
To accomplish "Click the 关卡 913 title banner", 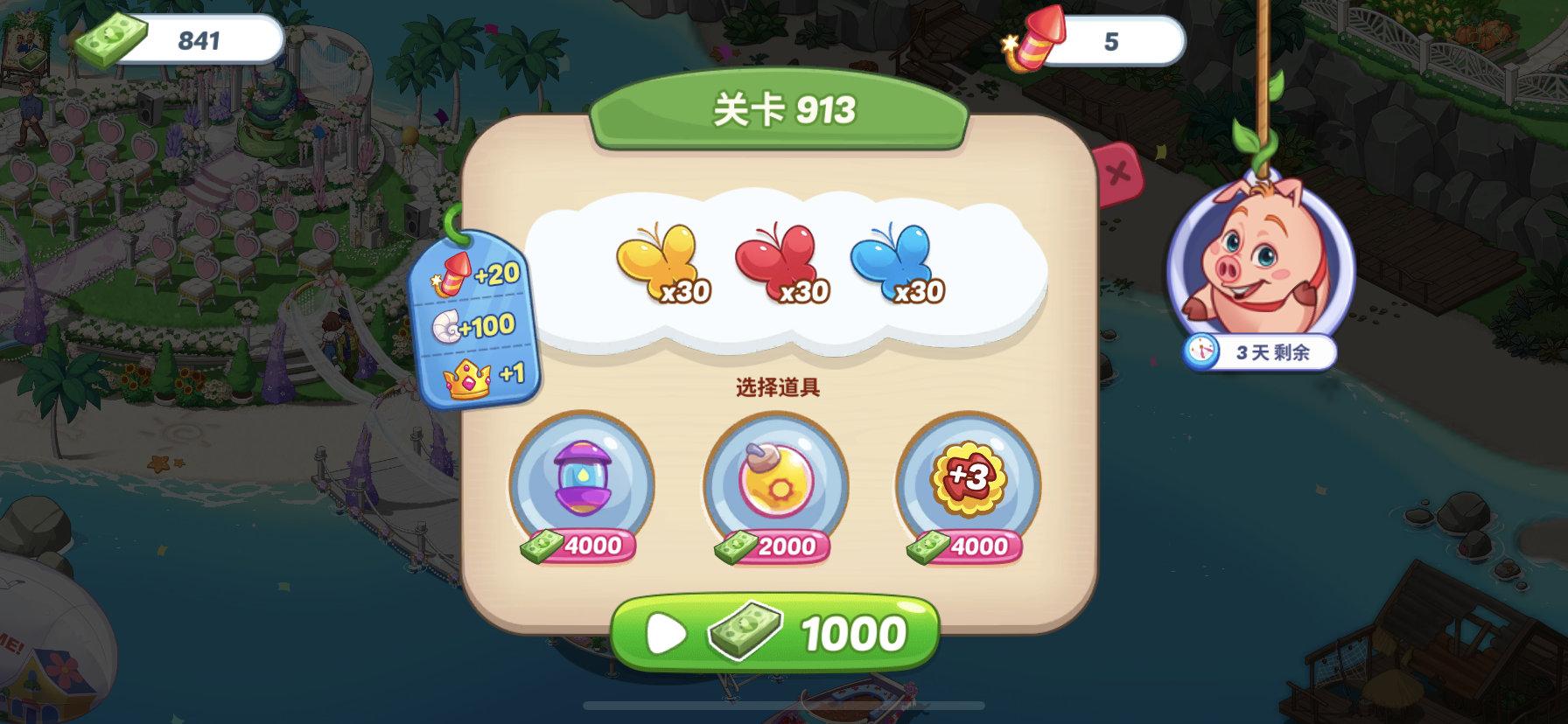I will [777, 111].
